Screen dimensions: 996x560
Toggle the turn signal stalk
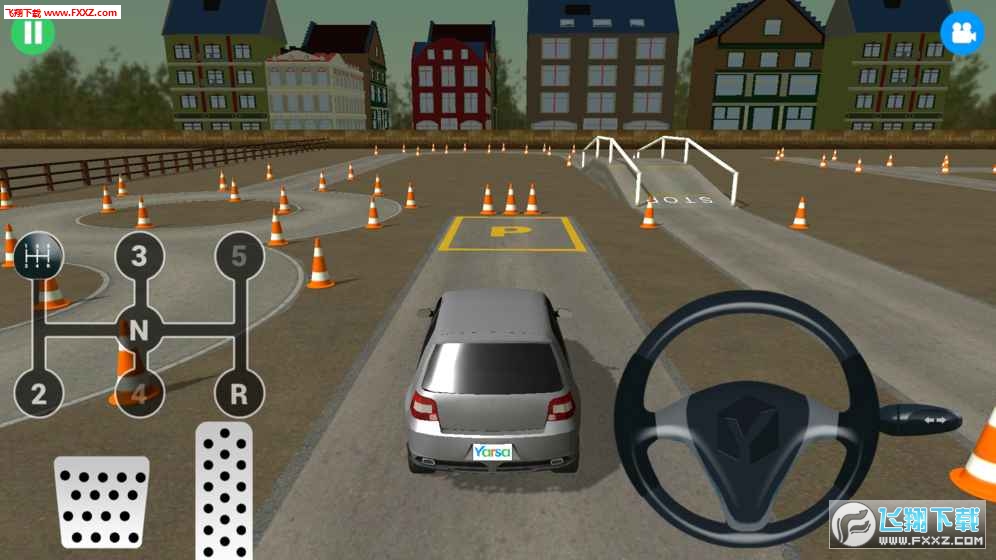[920, 418]
